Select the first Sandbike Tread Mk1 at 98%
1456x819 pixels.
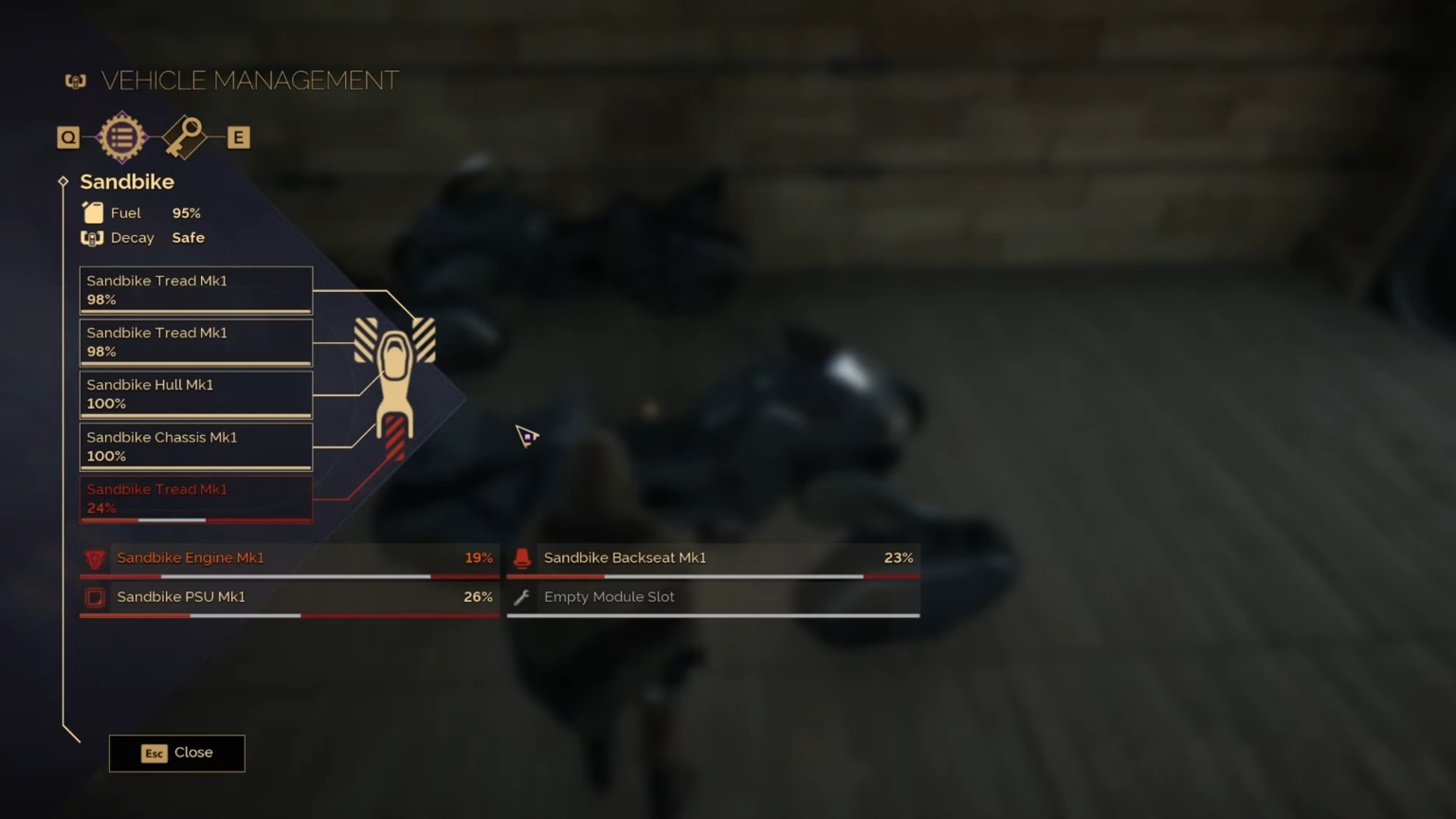coord(195,289)
